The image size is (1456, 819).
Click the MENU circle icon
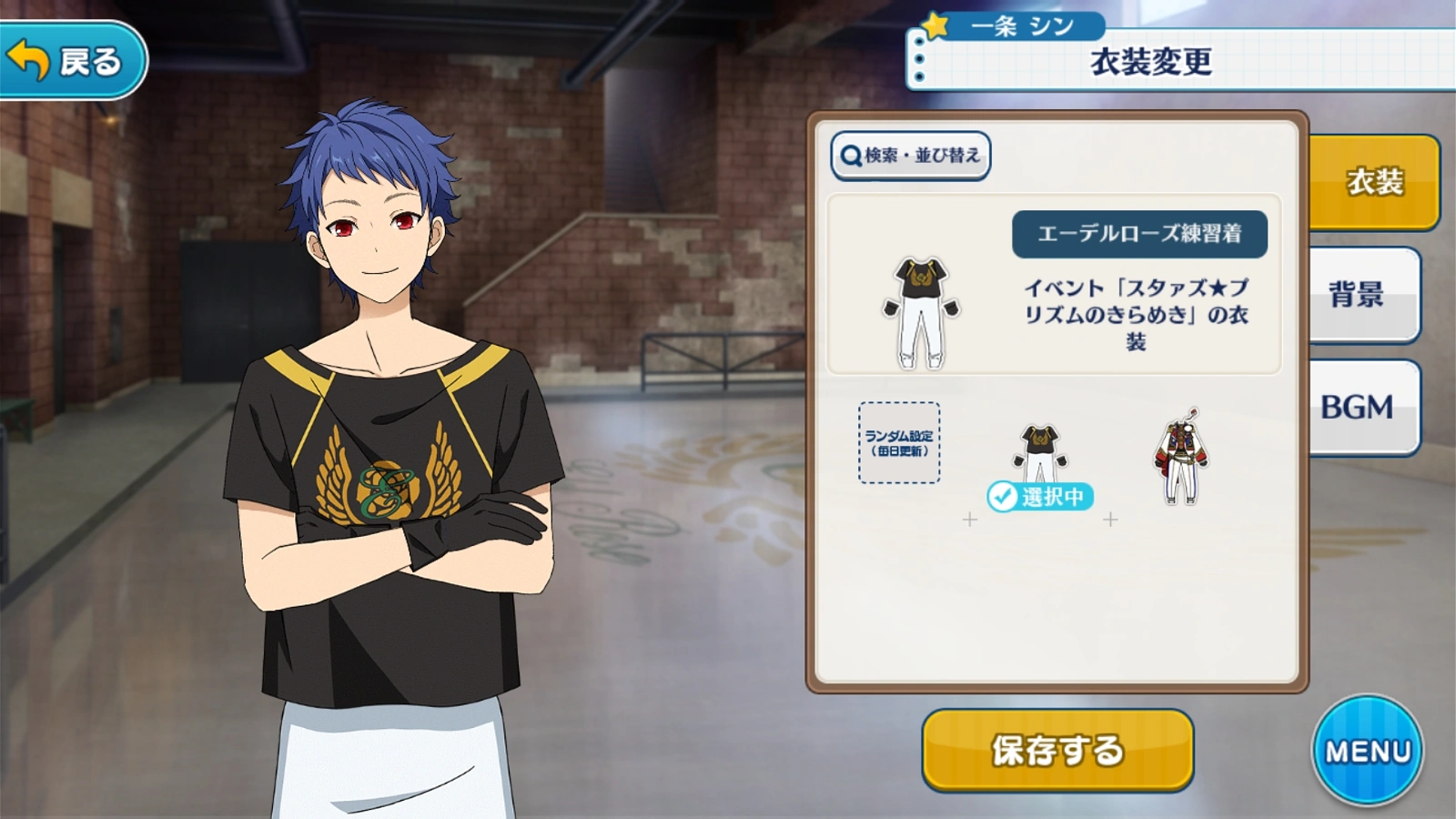point(1370,748)
